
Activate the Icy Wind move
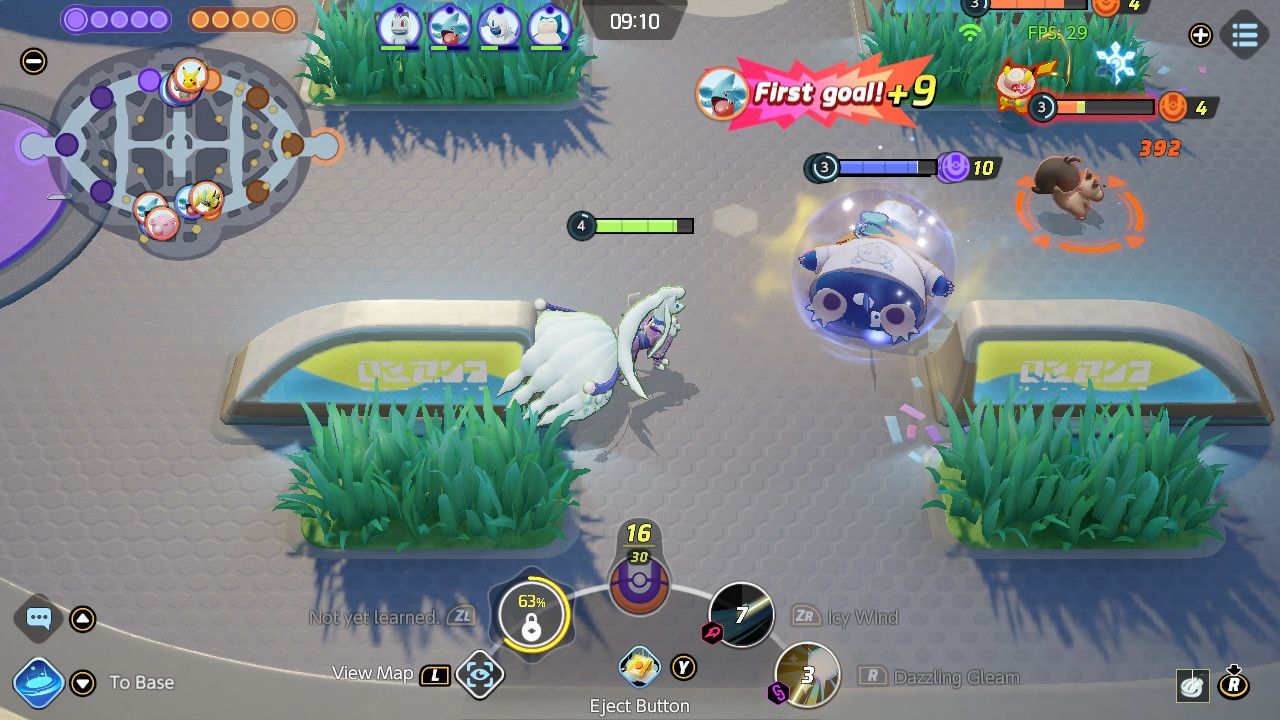pos(741,615)
